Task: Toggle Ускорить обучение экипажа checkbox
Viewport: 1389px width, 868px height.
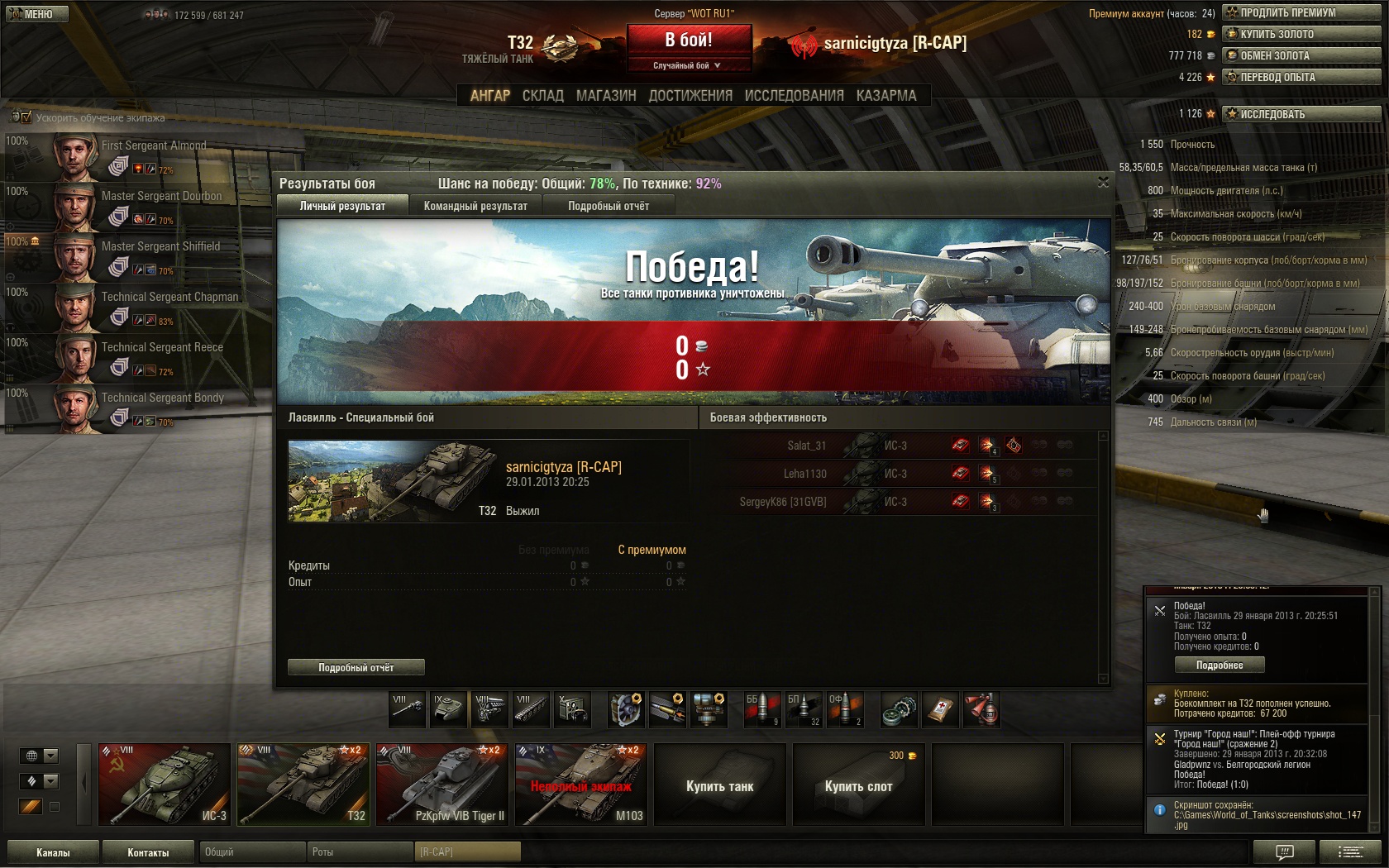Action: [x=26, y=117]
